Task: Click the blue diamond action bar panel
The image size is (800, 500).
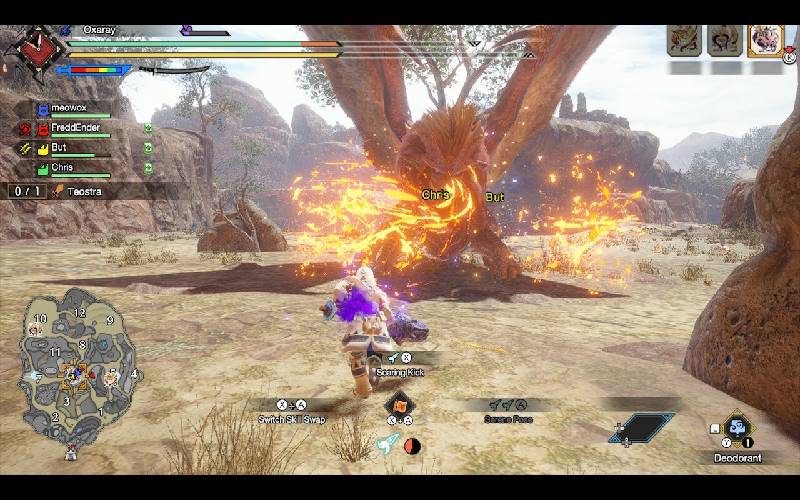Action: 642,428
